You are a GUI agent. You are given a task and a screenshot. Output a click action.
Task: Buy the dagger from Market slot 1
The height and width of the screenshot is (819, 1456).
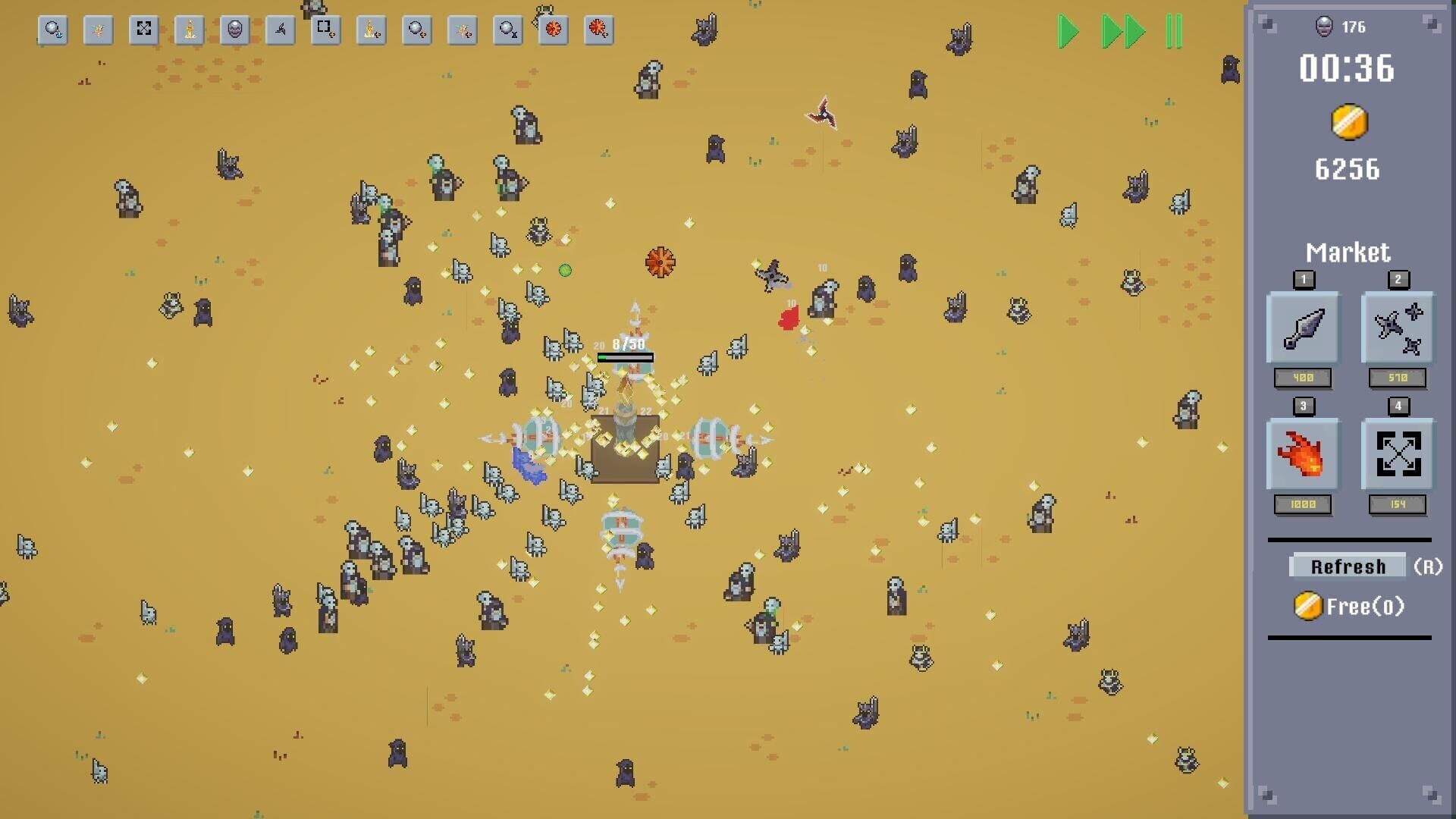pyautogui.click(x=1302, y=328)
